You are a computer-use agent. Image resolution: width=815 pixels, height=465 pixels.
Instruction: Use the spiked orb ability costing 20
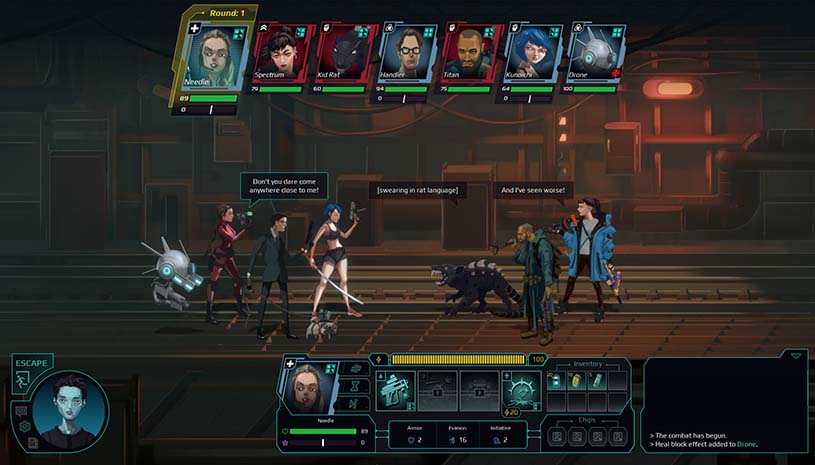pos(519,388)
